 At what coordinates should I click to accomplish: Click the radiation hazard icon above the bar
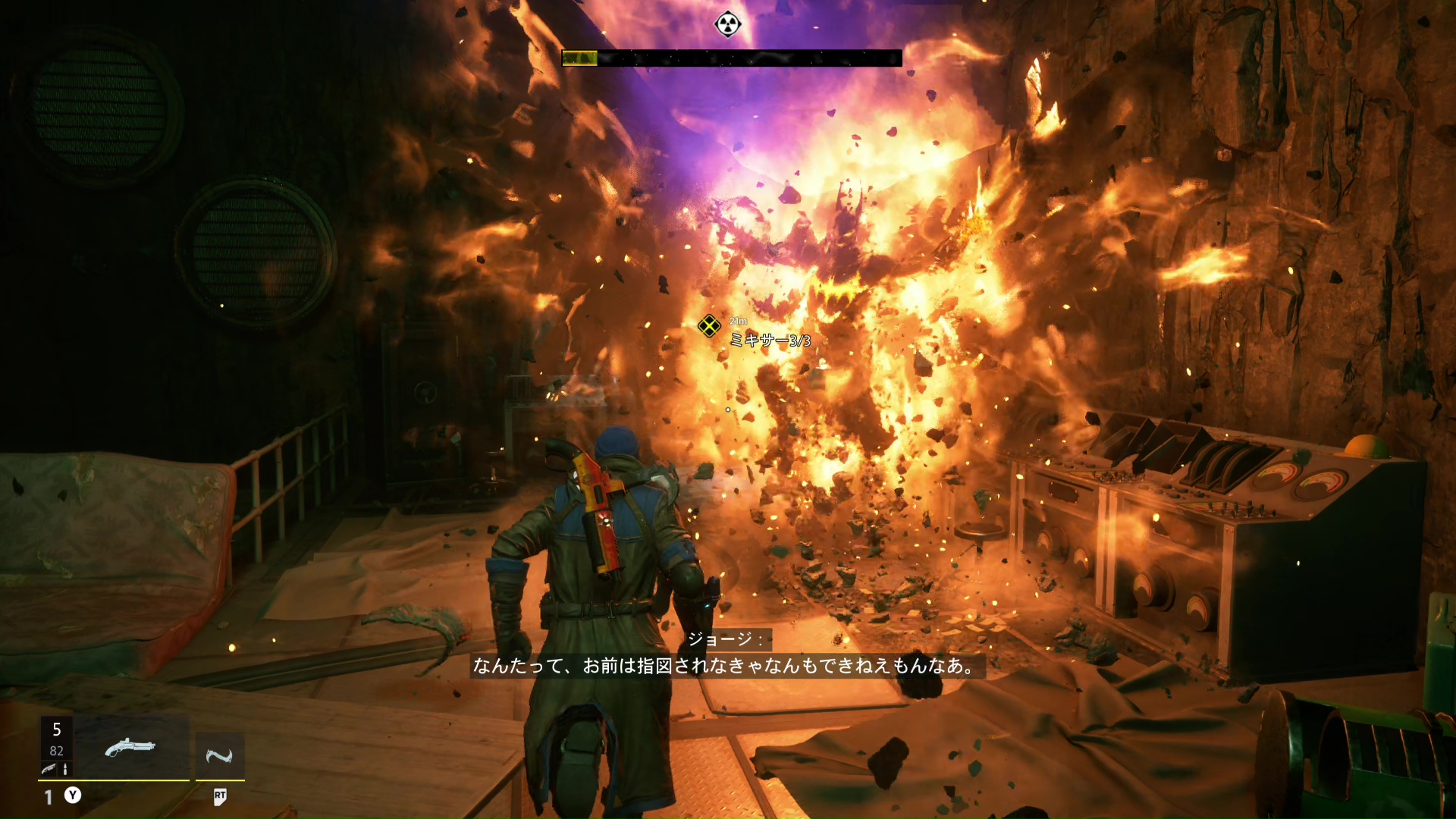point(727,24)
